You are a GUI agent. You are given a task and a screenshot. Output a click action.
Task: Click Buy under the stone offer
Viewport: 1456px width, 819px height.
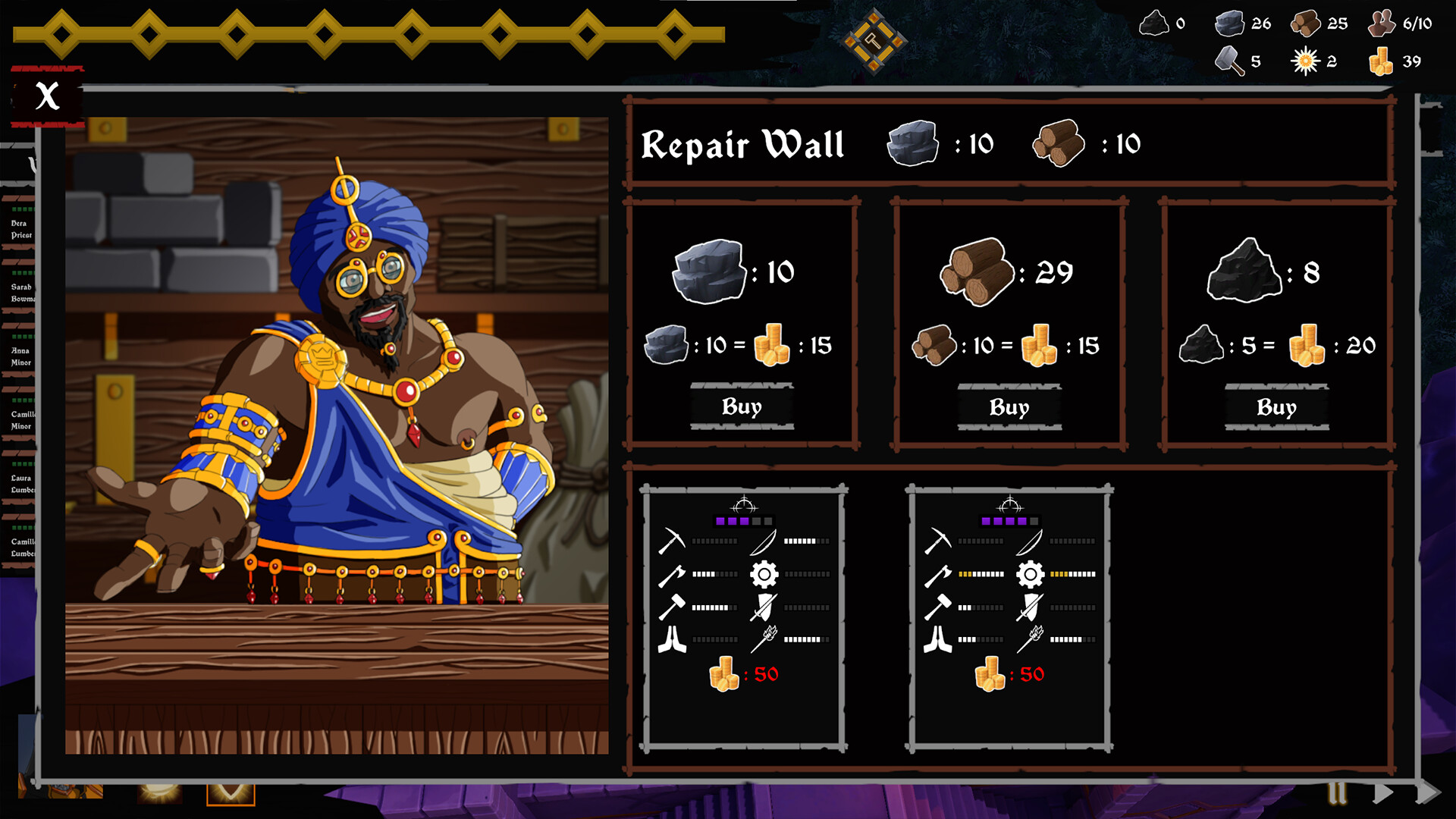(742, 407)
